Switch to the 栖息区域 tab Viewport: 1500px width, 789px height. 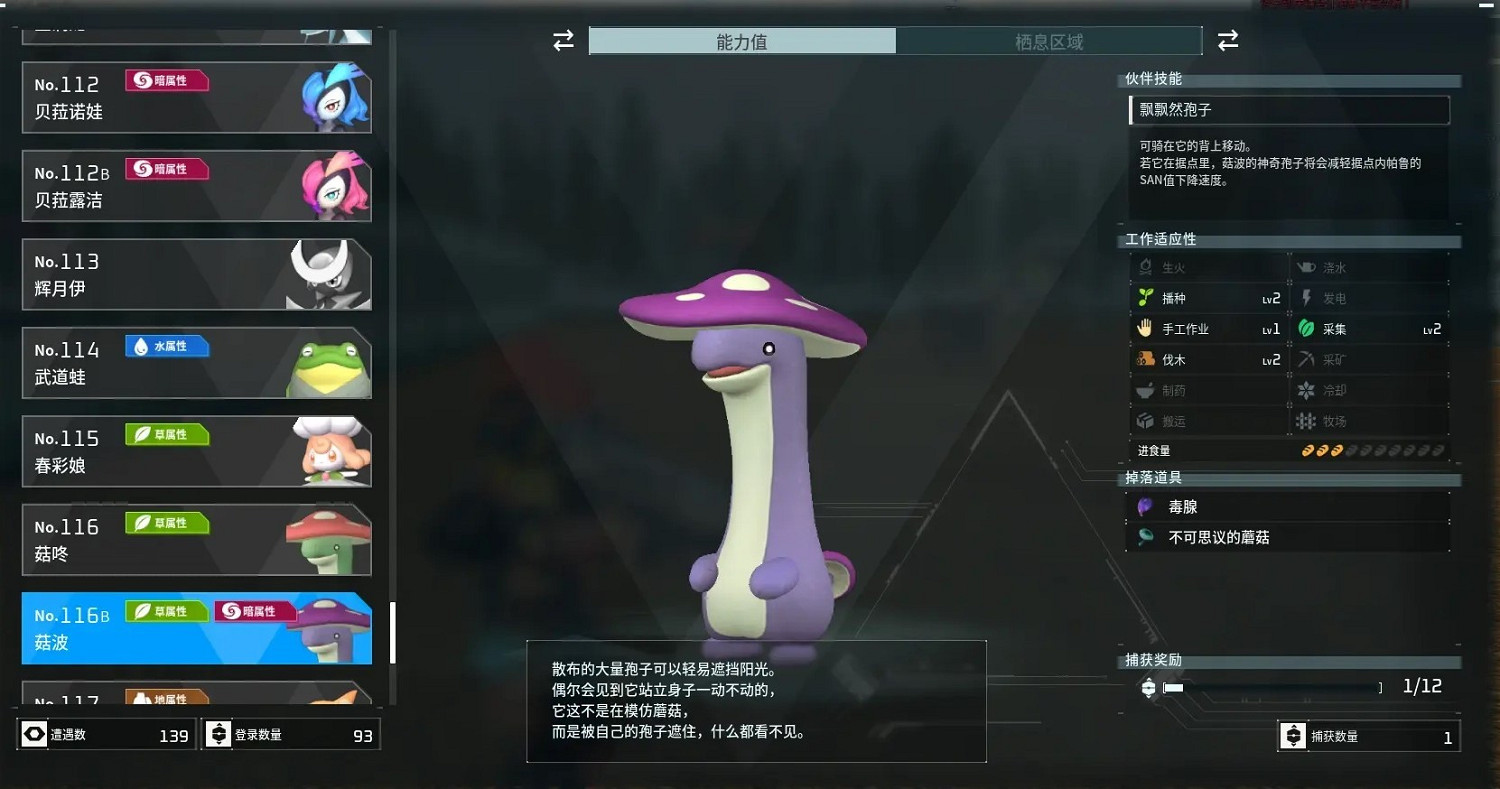(1049, 41)
